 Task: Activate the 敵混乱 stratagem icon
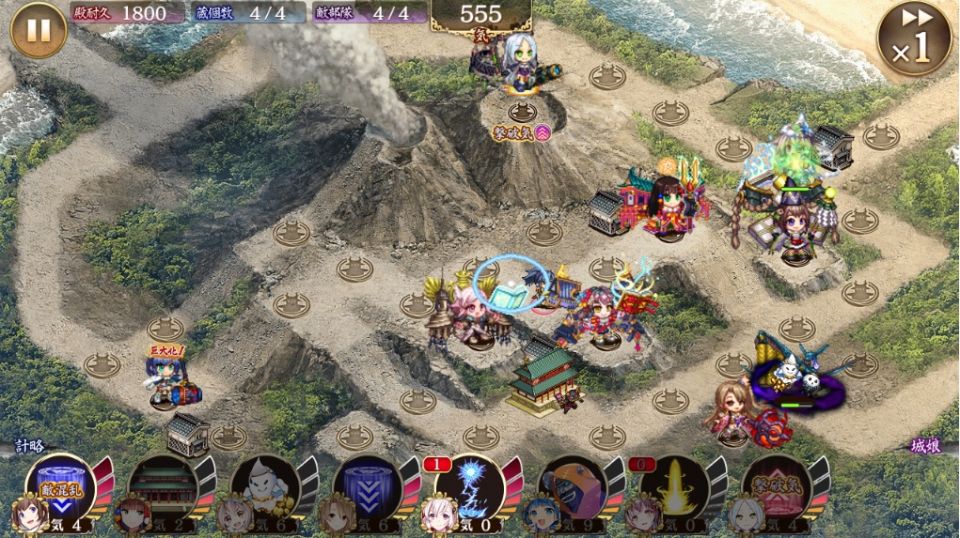point(60,486)
